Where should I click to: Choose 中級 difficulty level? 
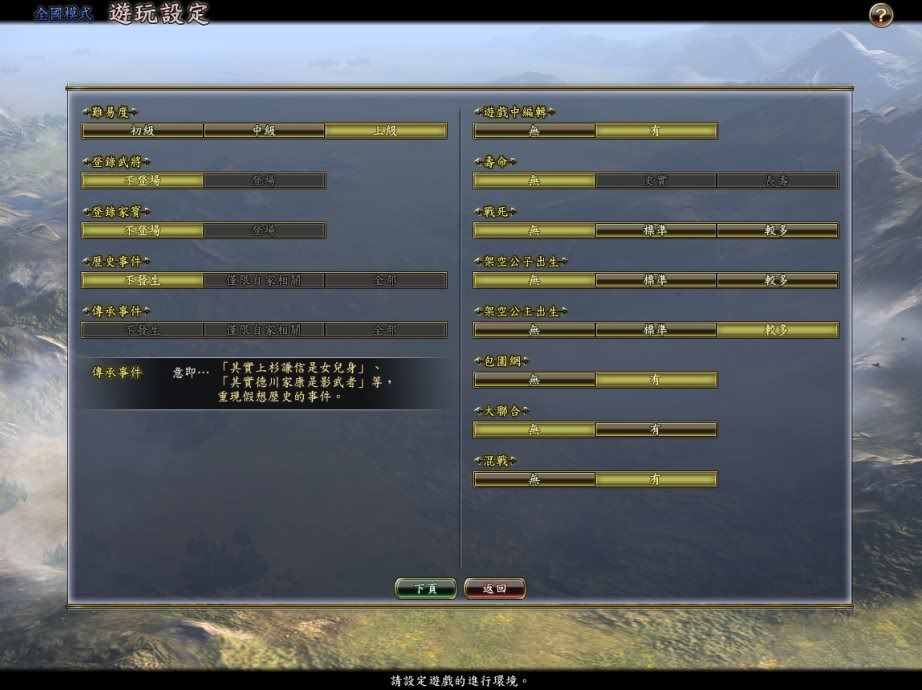pos(264,130)
